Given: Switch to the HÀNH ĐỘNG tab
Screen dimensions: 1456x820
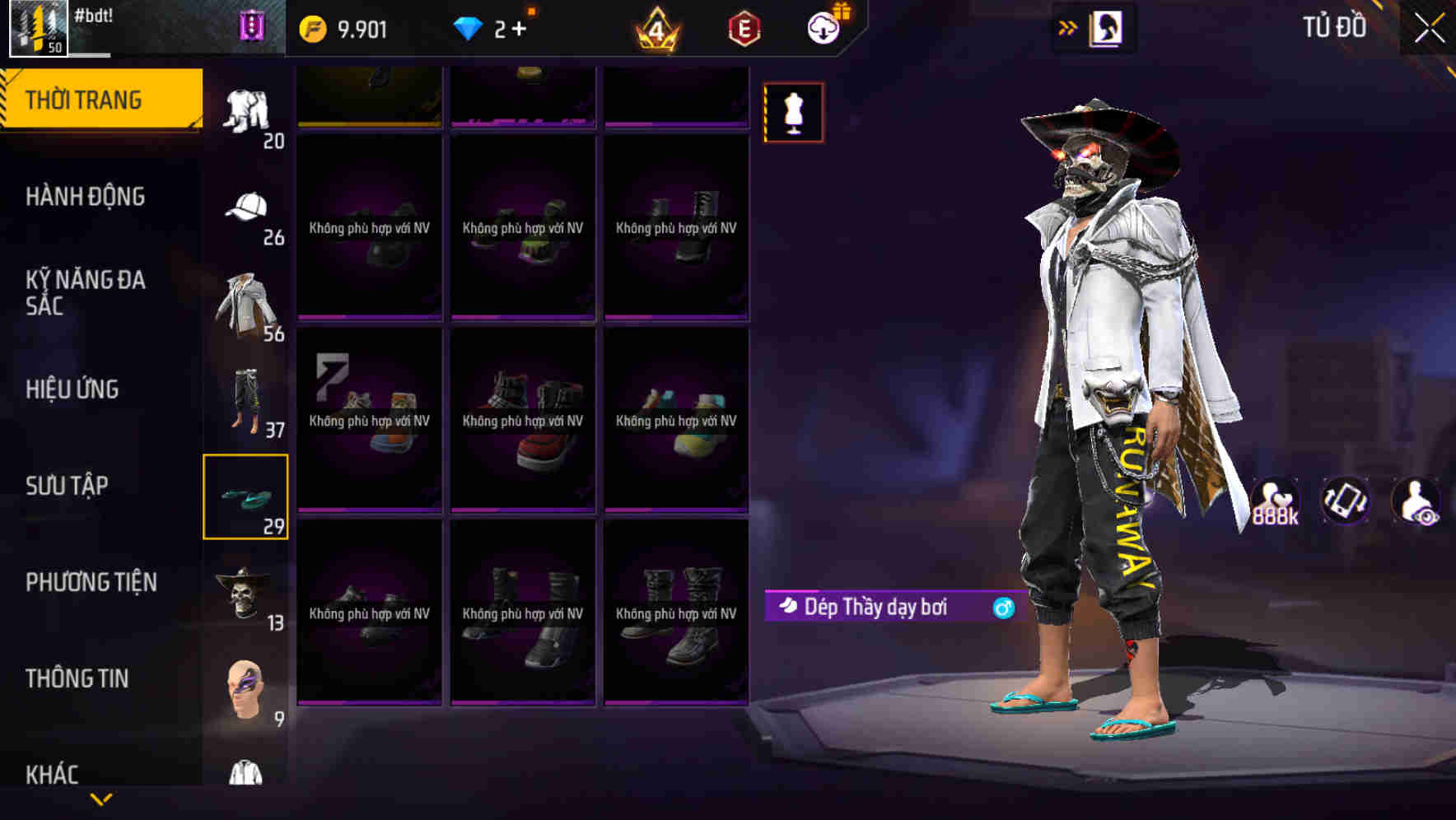Looking at the screenshot, I should (x=83, y=196).
